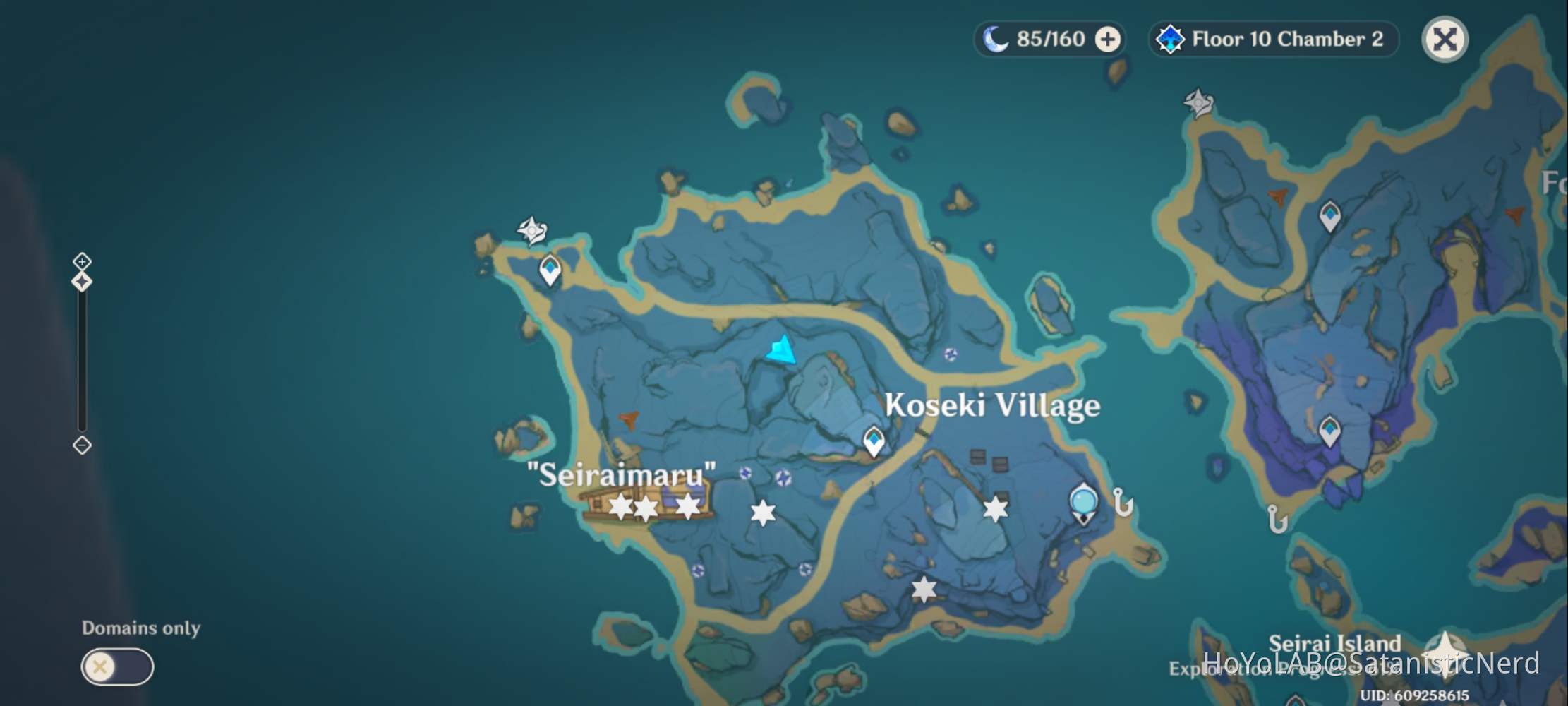Close the map screen
Viewport: 1568px width, 706px height.
(x=1444, y=39)
